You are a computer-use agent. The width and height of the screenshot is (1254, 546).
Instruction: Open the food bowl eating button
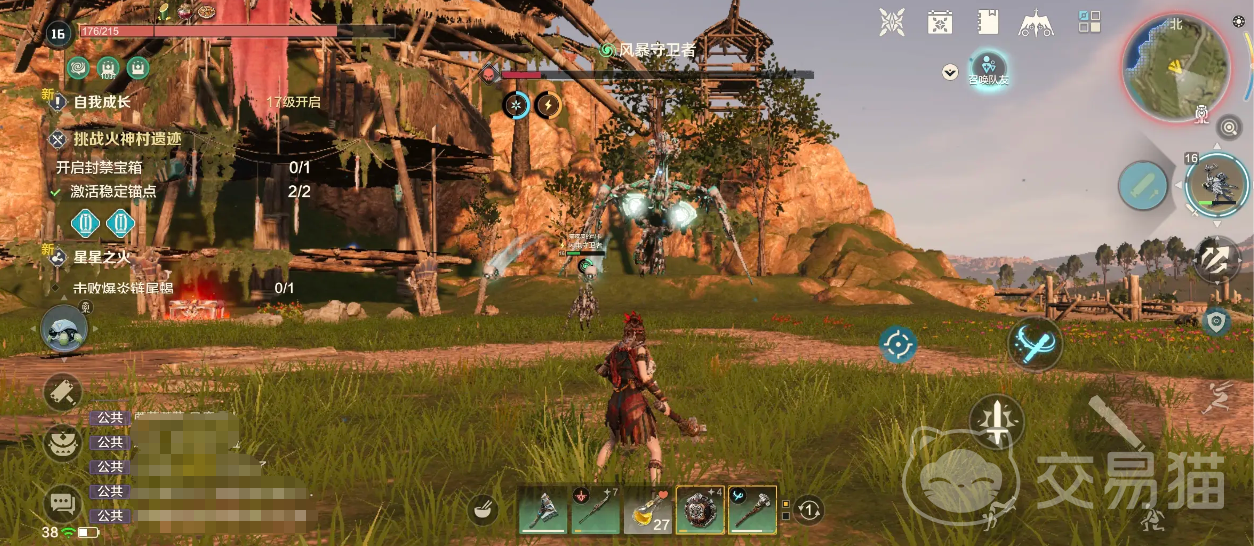pos(484,510)
